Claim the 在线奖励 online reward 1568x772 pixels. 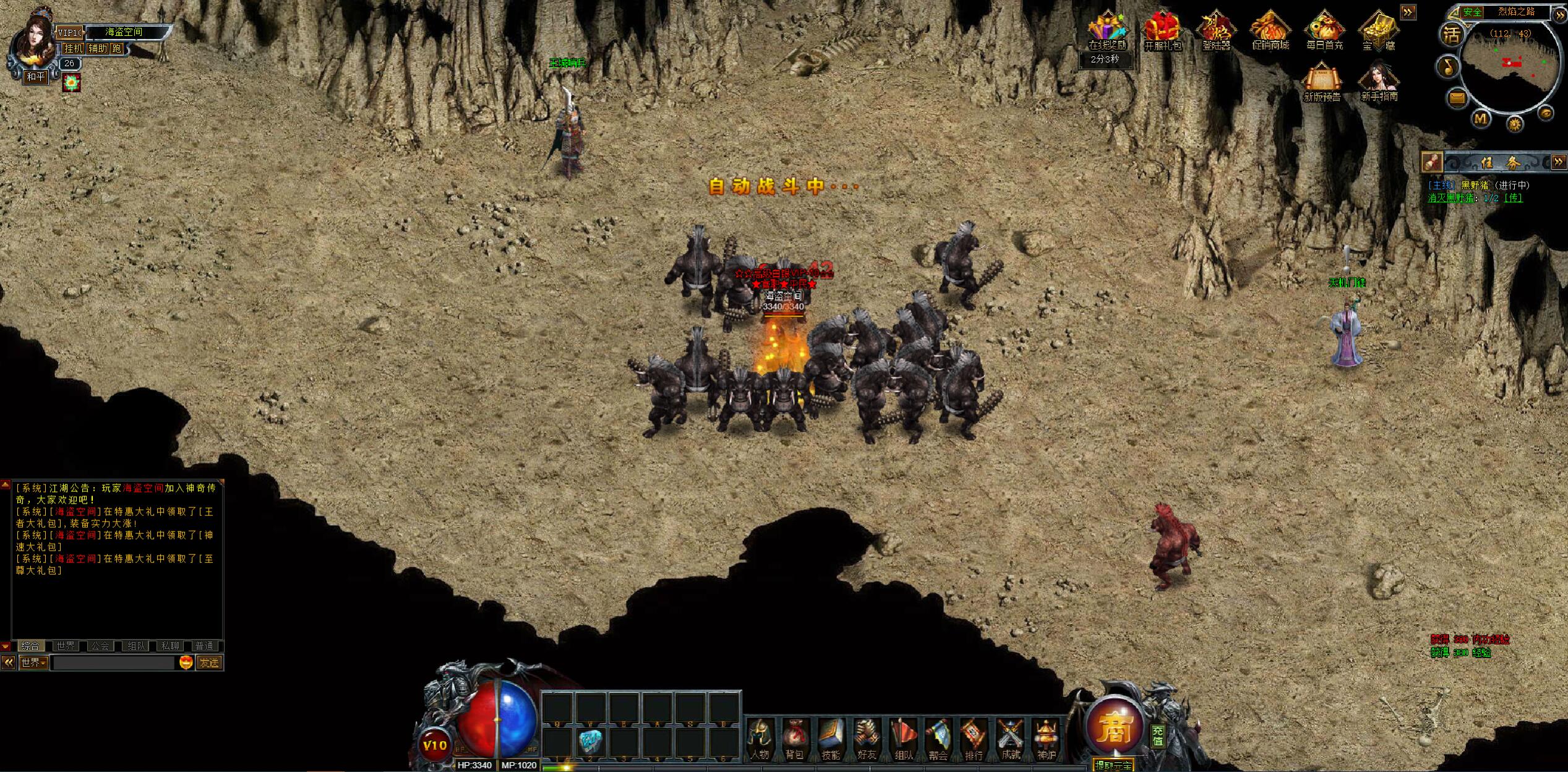click(1107, 31)
